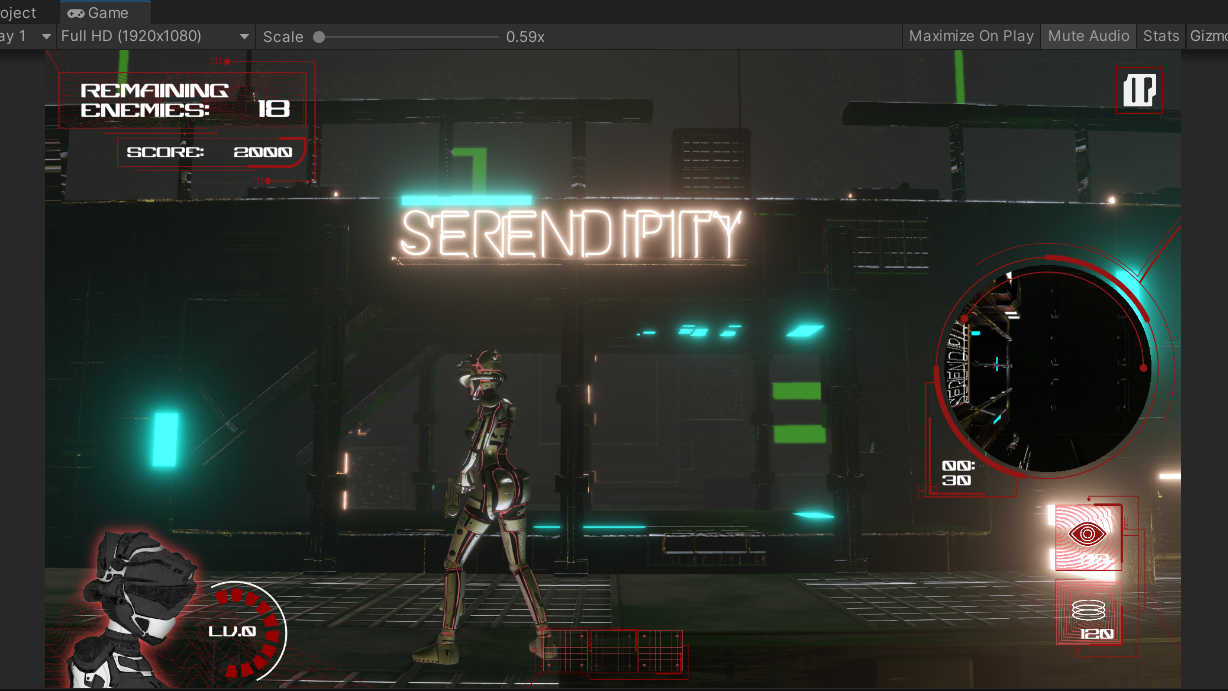Activate the red eye ability icon

(1087, 535)
